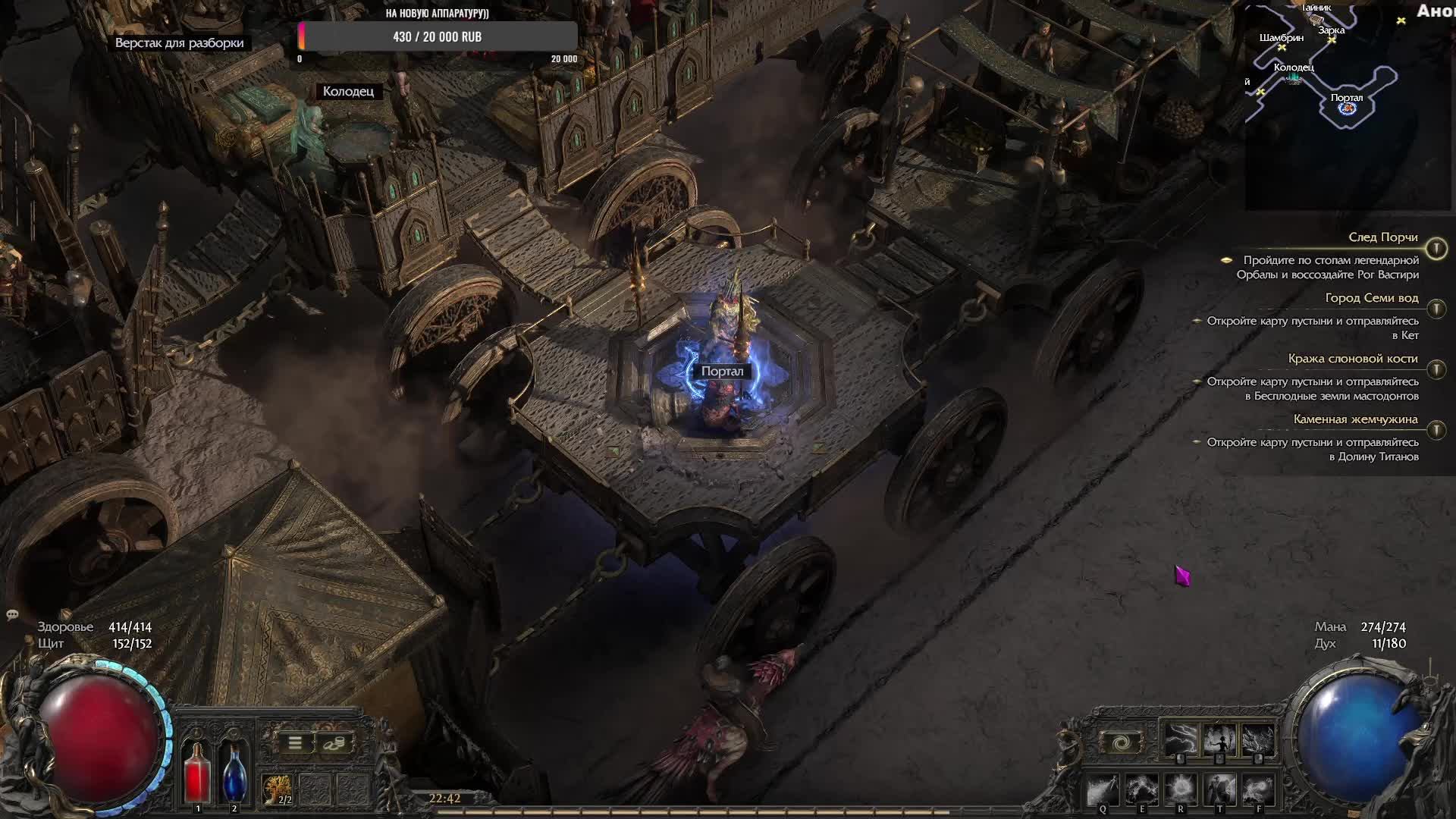1456x819 pixels.
Task: Activate the skill bound to E
Action: pyautogui.click(x=1141, y=791)
